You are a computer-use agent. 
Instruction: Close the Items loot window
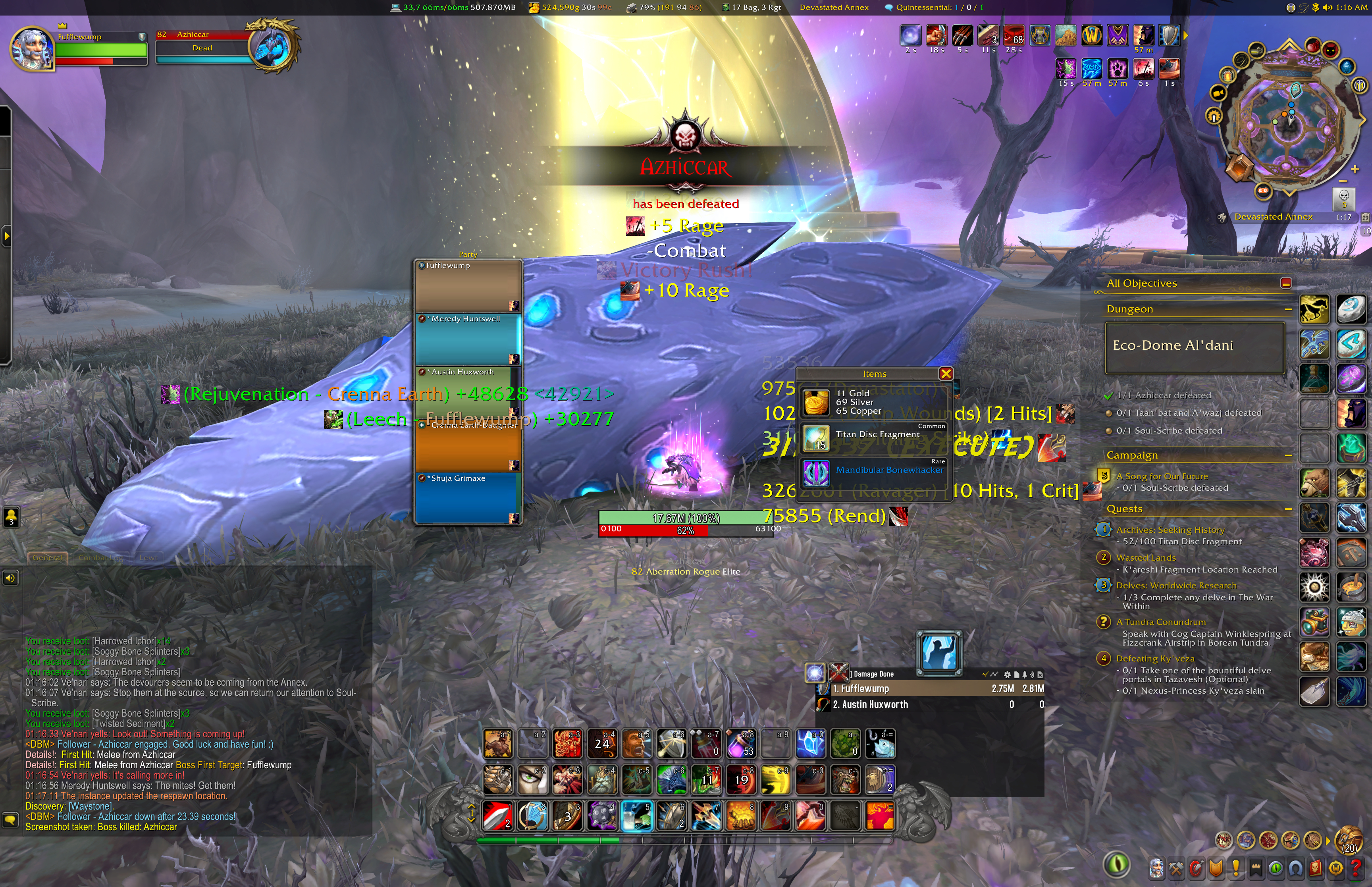945,374
